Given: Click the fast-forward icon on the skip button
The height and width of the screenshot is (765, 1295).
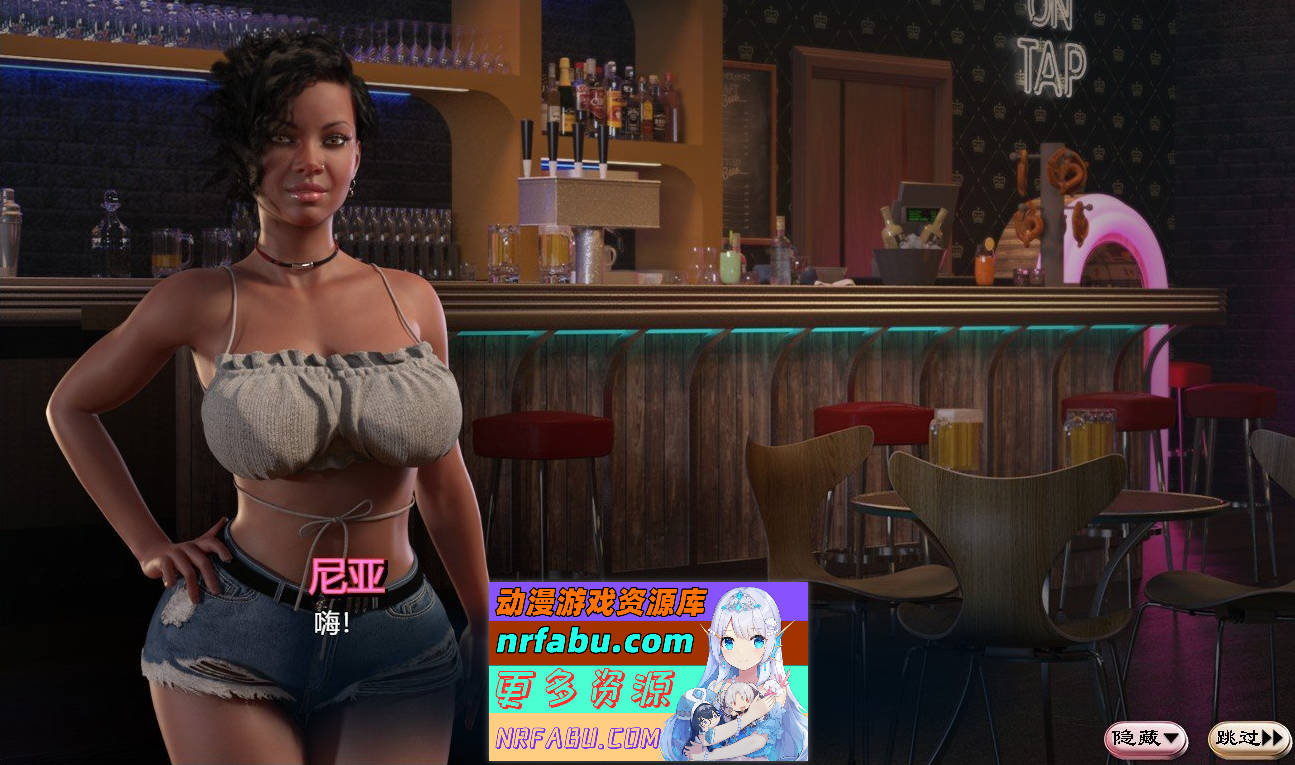Looking at the screenshot, I should click(x=1268, y=738).
